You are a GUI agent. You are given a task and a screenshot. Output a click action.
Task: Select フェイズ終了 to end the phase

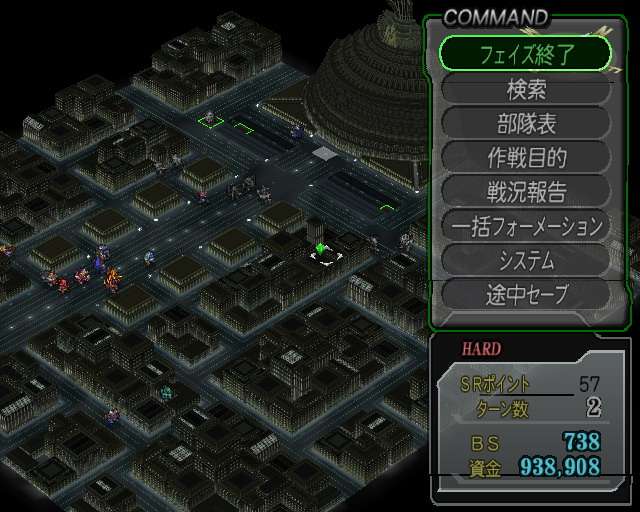point(525,54)
